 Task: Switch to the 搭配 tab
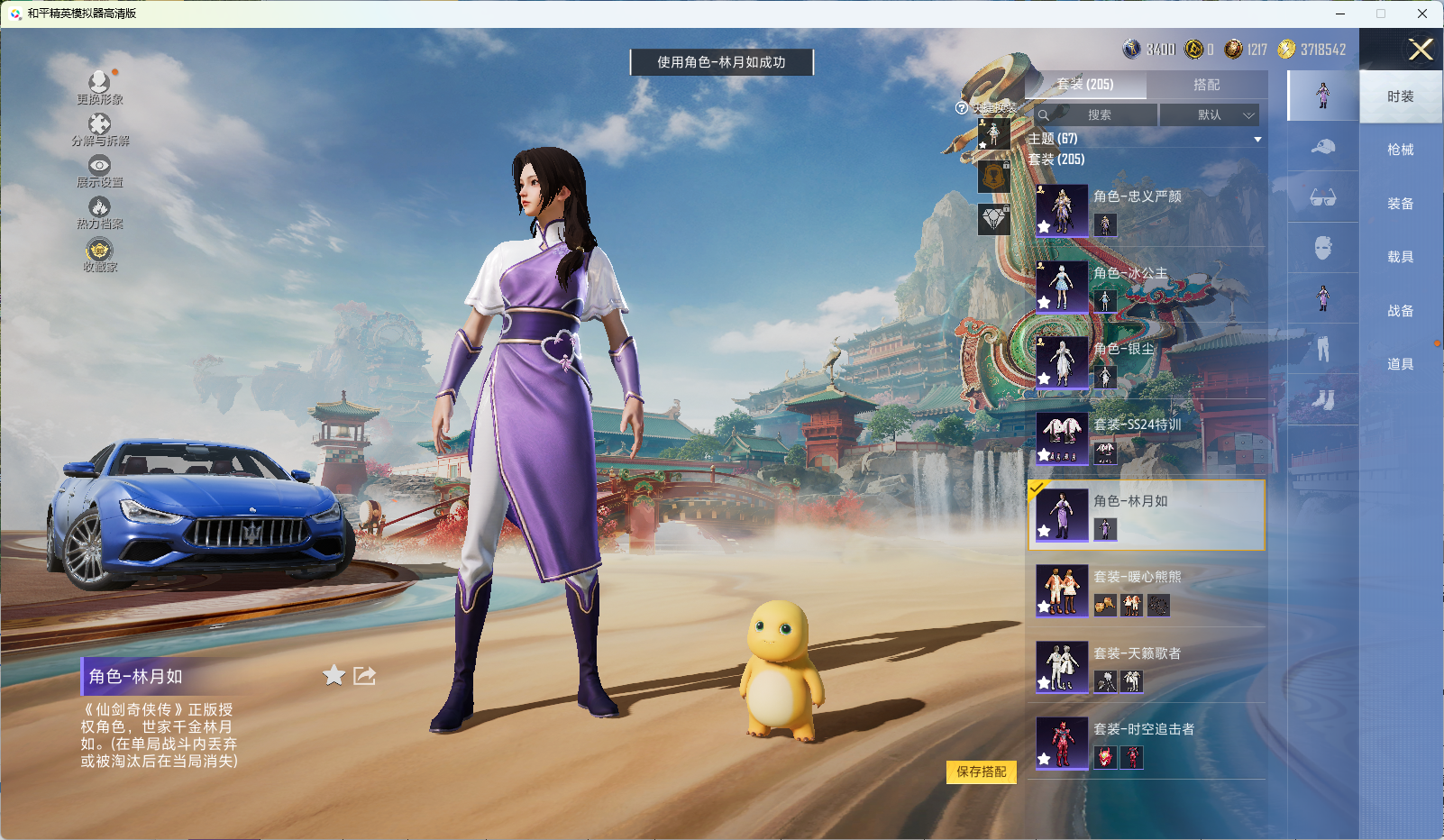(x=1206, y=85)
